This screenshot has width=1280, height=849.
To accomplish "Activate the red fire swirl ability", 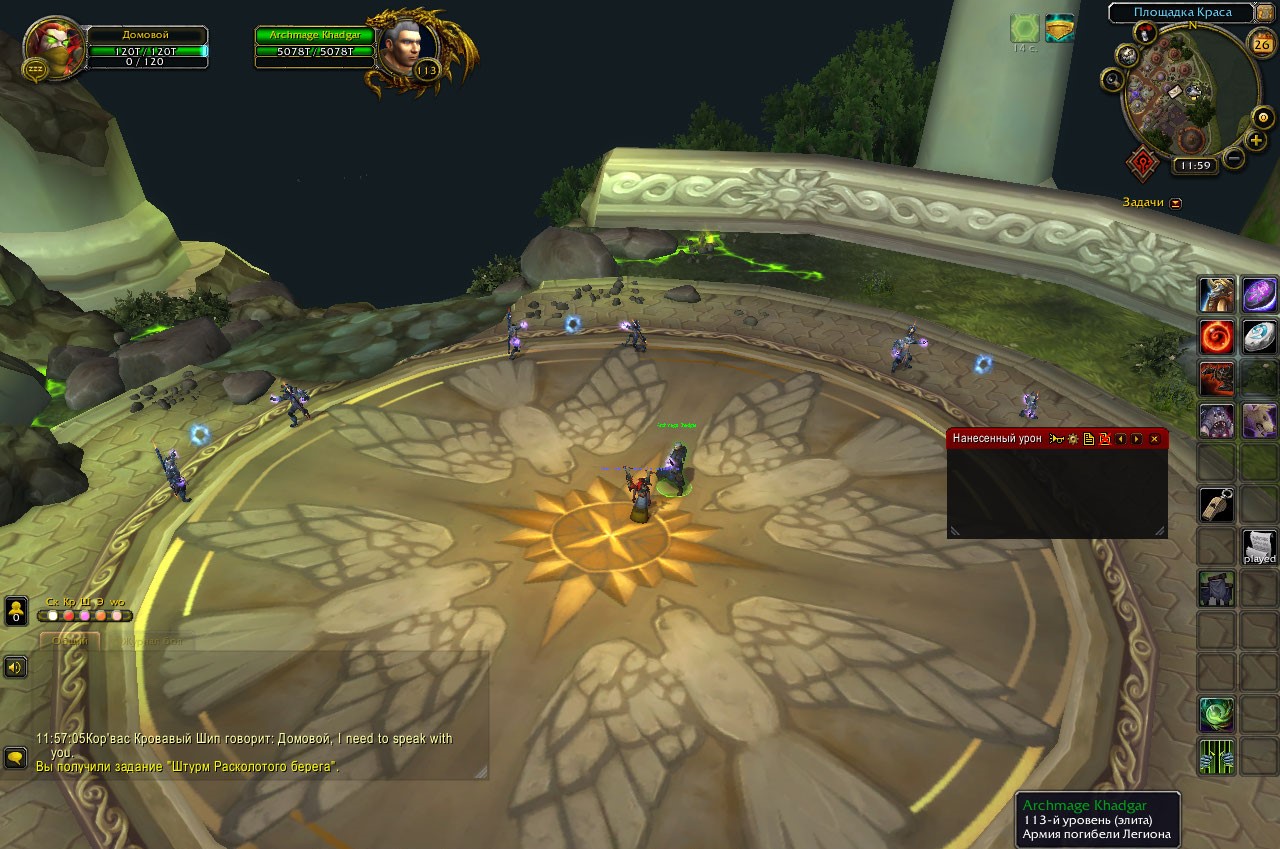I will [x=1217, y=337].
